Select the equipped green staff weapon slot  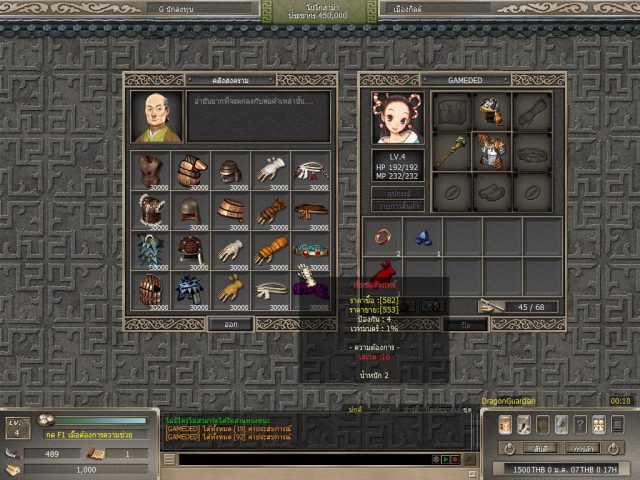tap(451, 148)
